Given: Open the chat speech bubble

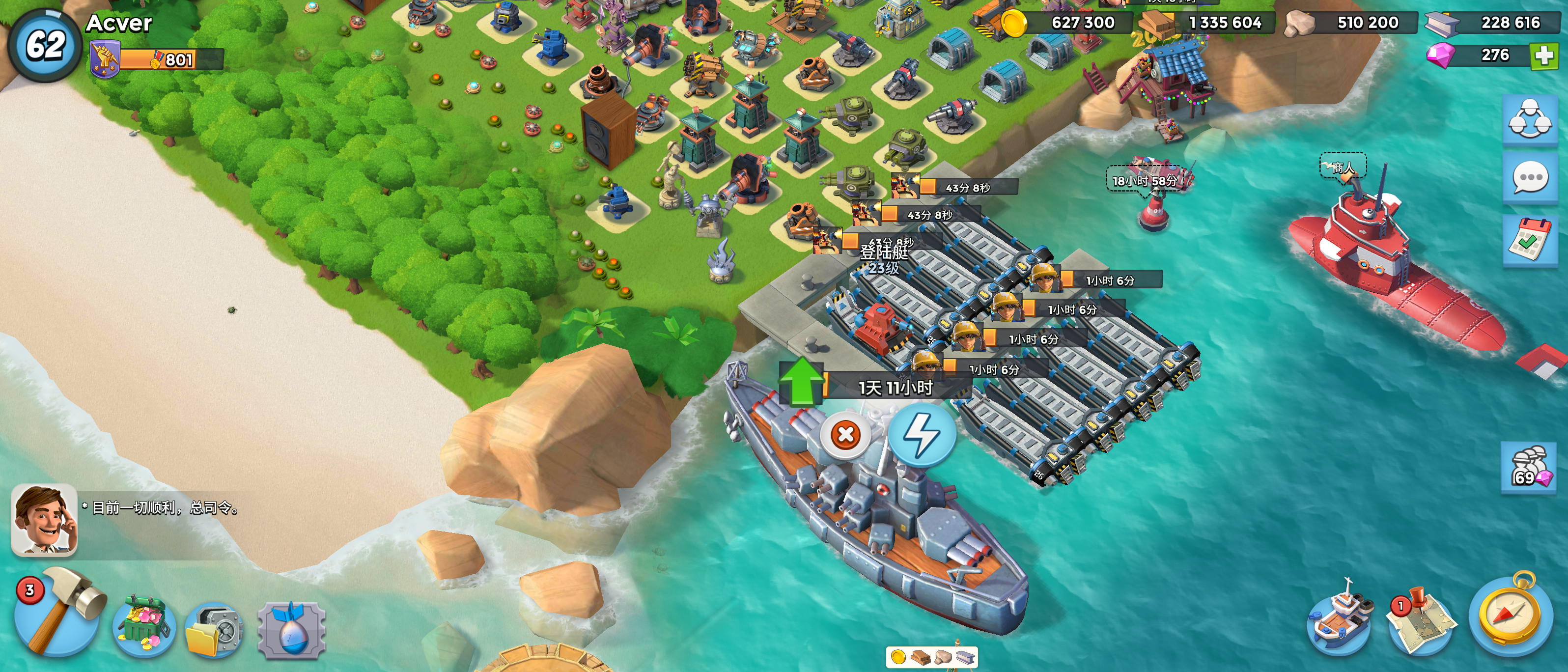Looking at the screenshot, I should [1529, 179].
